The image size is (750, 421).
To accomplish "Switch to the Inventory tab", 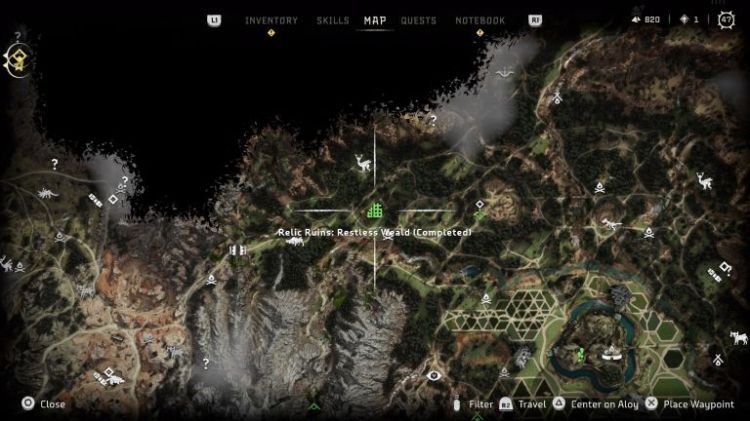I will coord(271,20).
